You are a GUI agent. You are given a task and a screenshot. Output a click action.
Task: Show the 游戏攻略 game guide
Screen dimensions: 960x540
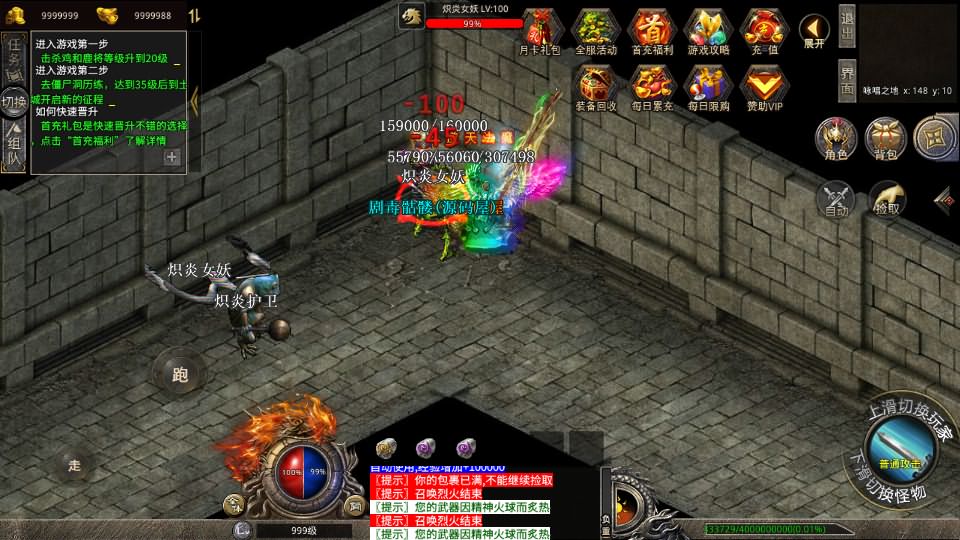tap(708, 30)
